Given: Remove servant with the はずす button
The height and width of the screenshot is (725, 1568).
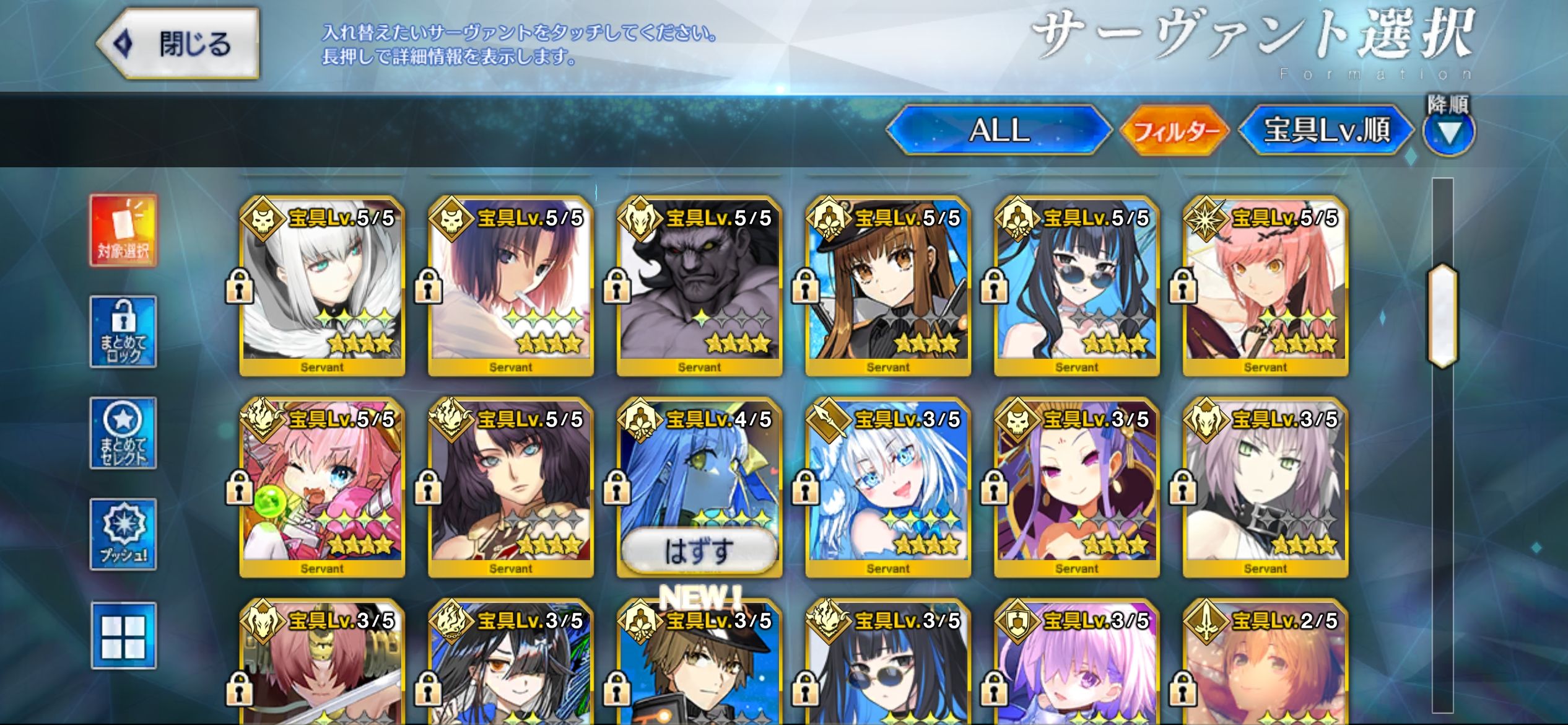Looking at the screenshot, I should click(x=699, y=550).
